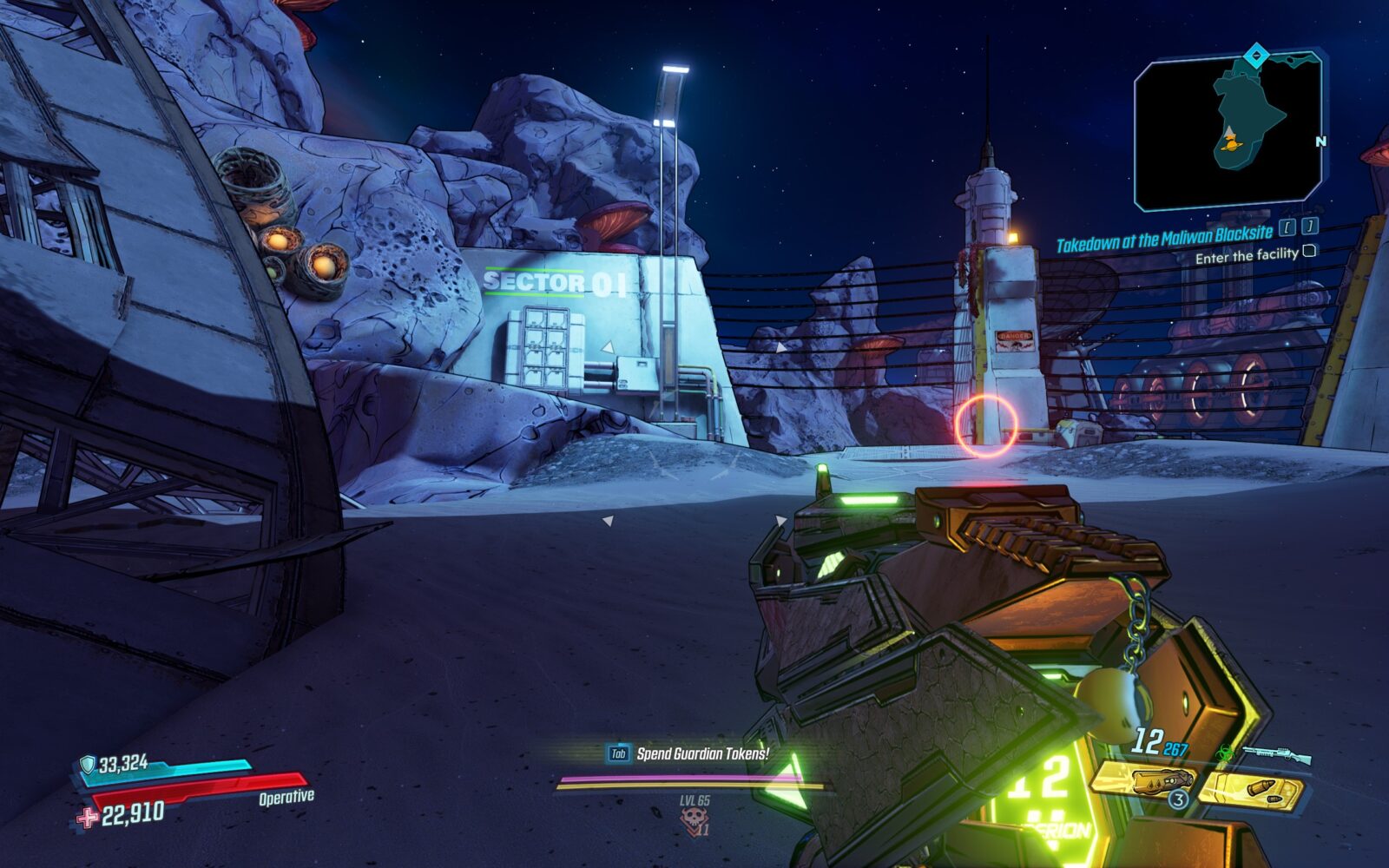Tick the Enter the facility objective checkbox

coord(1309,251)
